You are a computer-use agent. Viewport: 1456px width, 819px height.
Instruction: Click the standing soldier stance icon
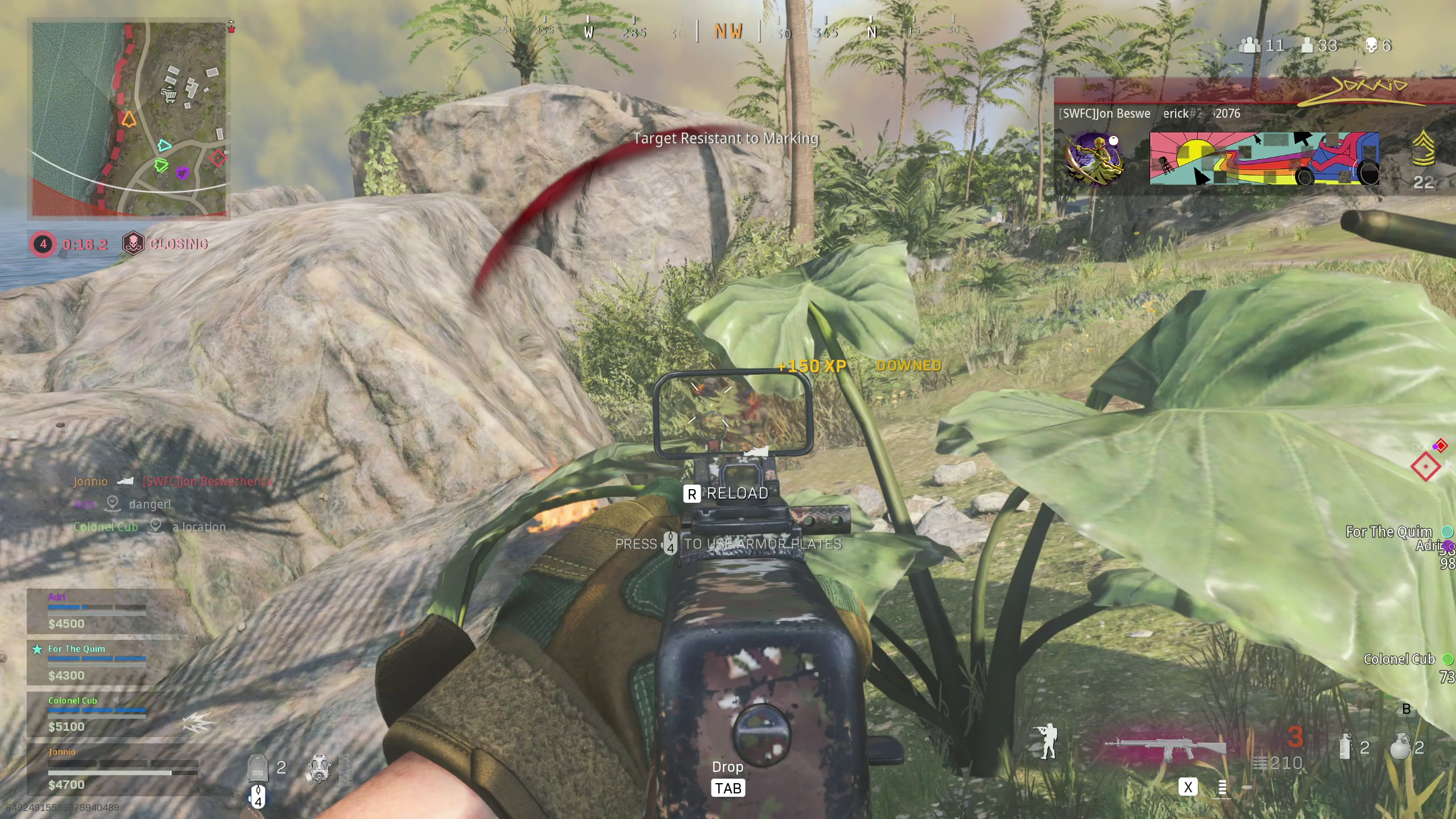[1046, 741]
